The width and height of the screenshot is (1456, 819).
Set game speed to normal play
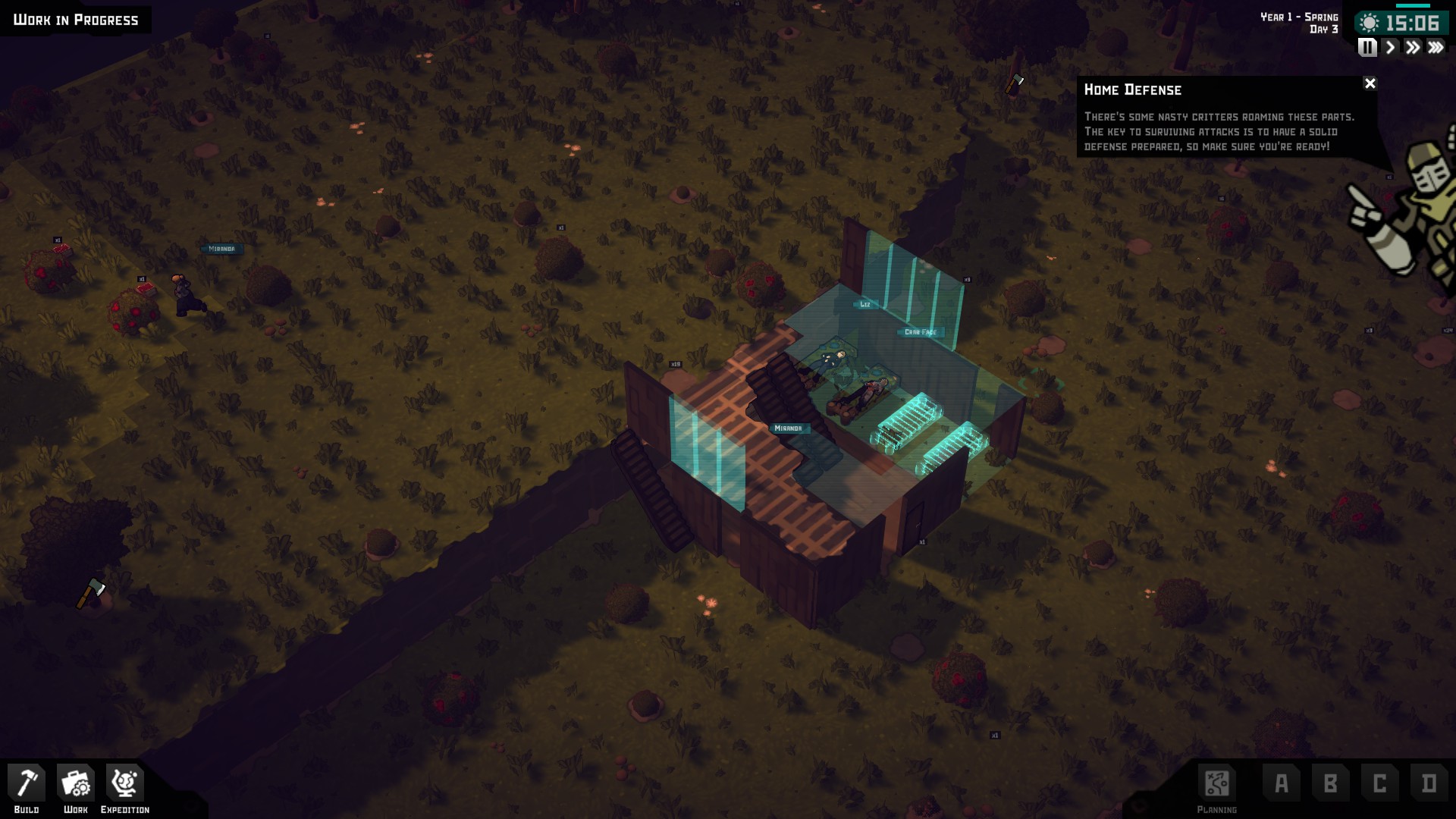(x=1390, y=48)
